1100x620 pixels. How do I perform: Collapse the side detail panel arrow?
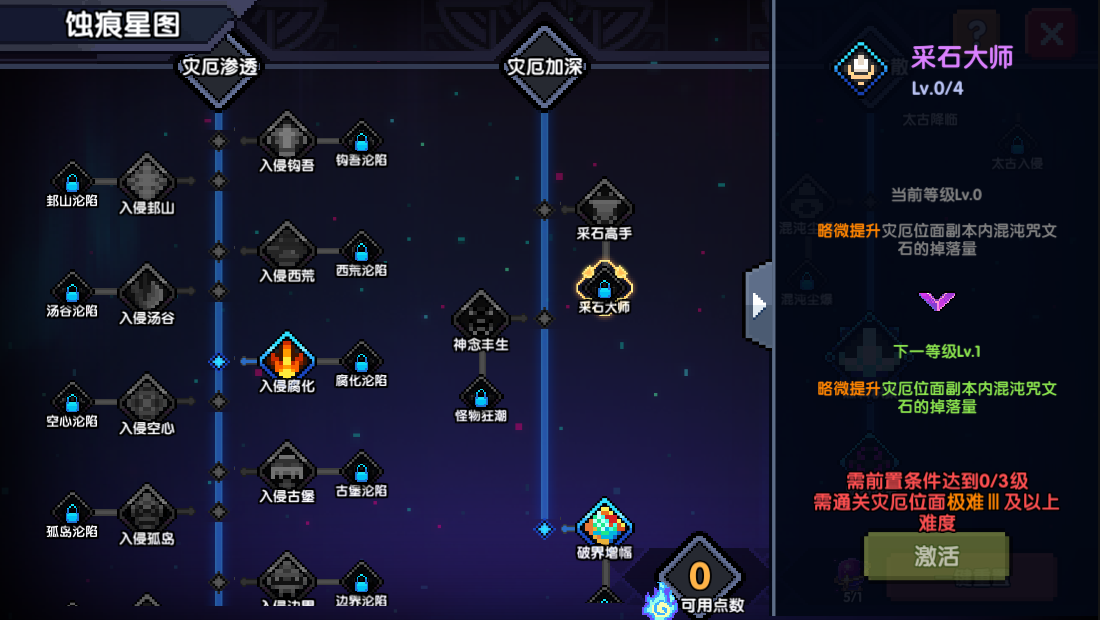point(759,304)
